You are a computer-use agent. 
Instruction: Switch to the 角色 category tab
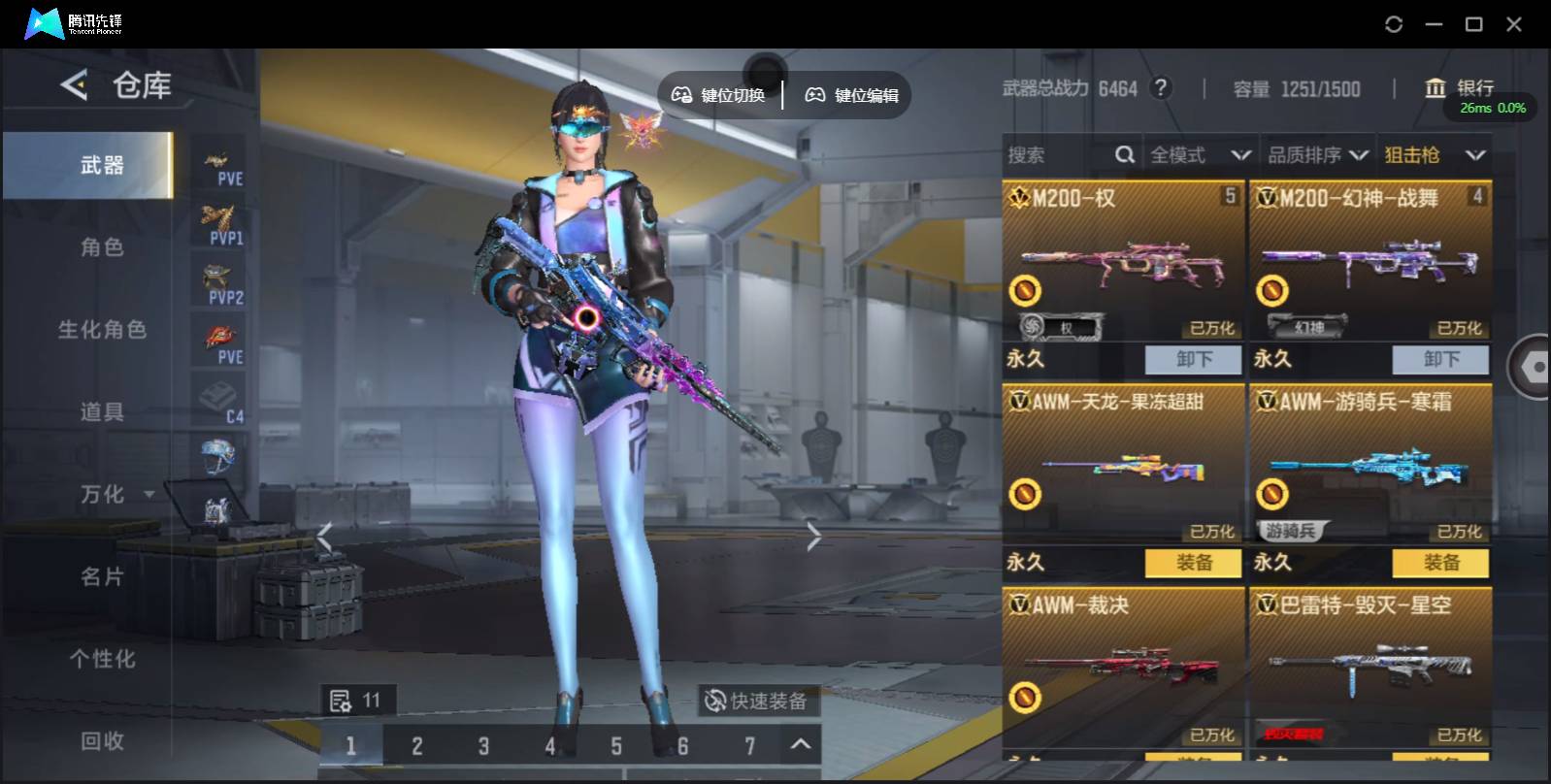102,247
